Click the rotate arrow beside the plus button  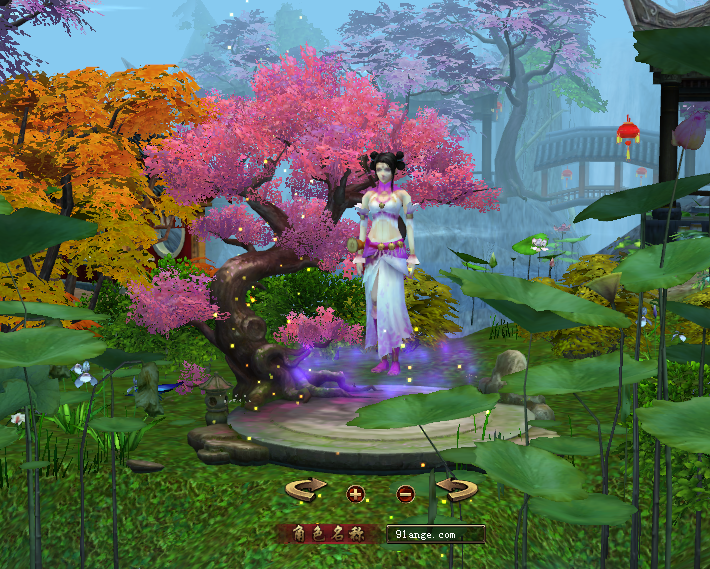[307, 490]
